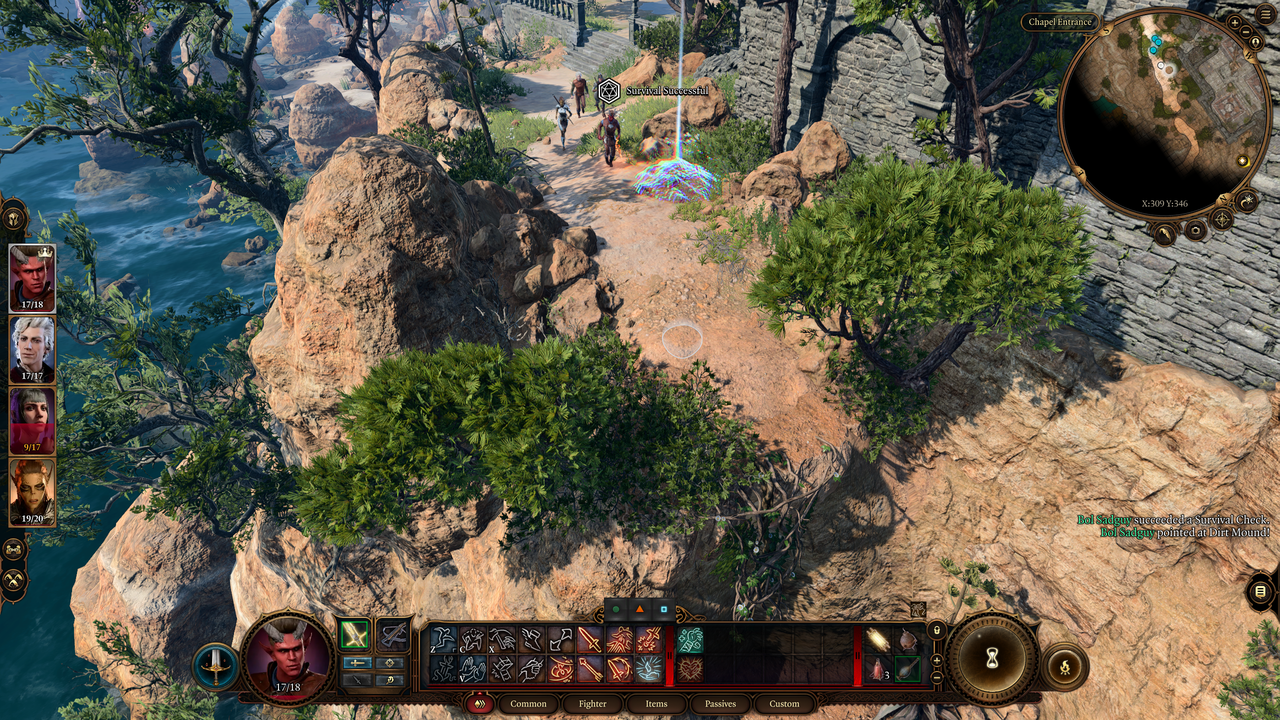Use the potion flask with count 3
1280x720 pixels.
tap(877, 668)
